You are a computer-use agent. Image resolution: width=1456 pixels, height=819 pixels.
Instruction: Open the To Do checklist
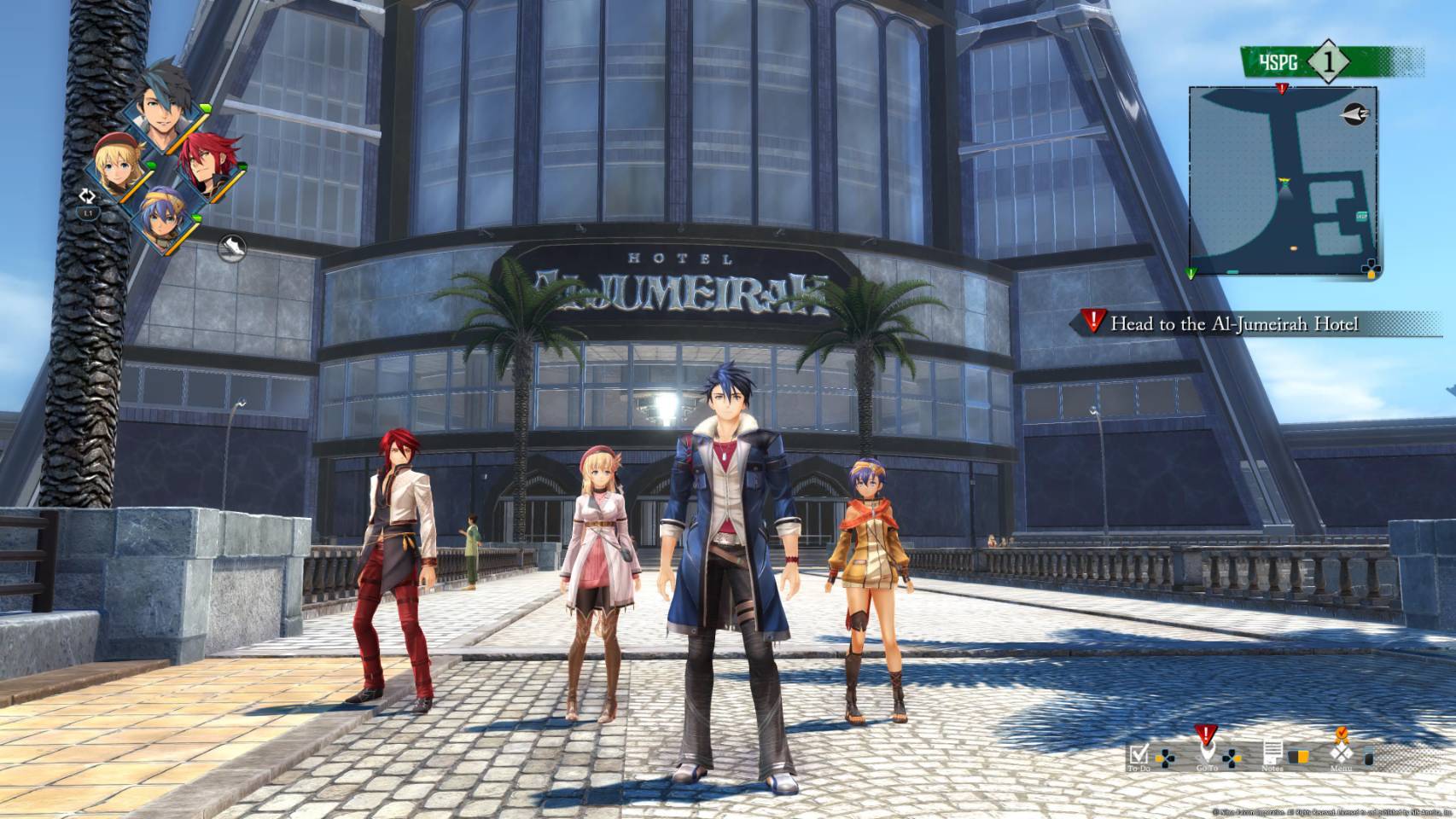tap(1139, 754)
